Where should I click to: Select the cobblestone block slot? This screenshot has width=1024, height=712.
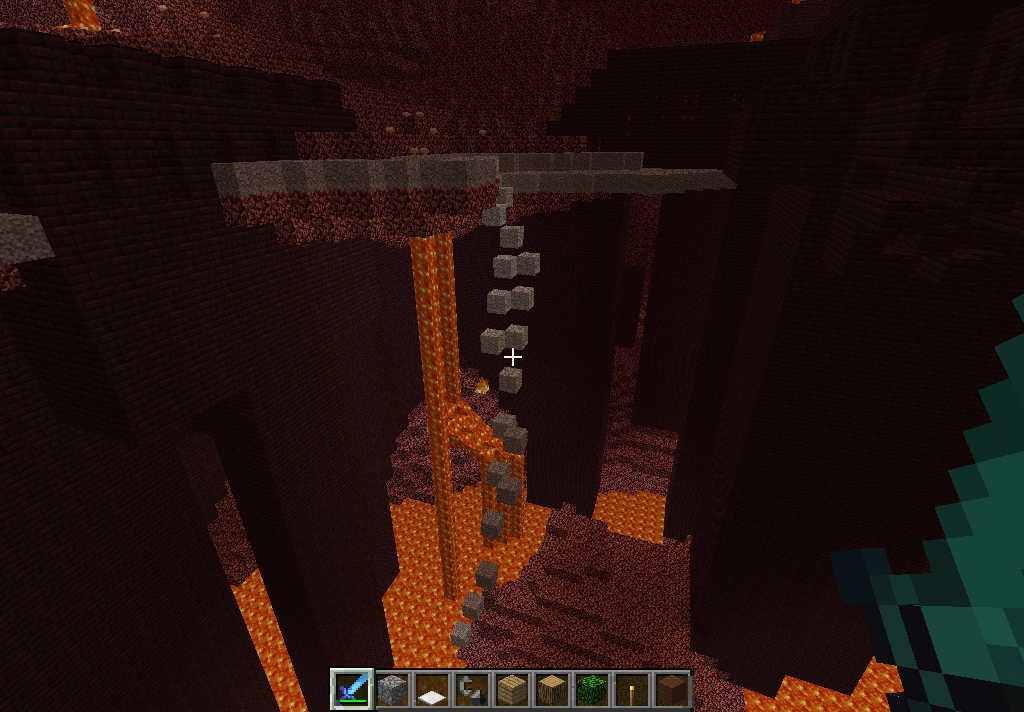[x=391, y=689]
